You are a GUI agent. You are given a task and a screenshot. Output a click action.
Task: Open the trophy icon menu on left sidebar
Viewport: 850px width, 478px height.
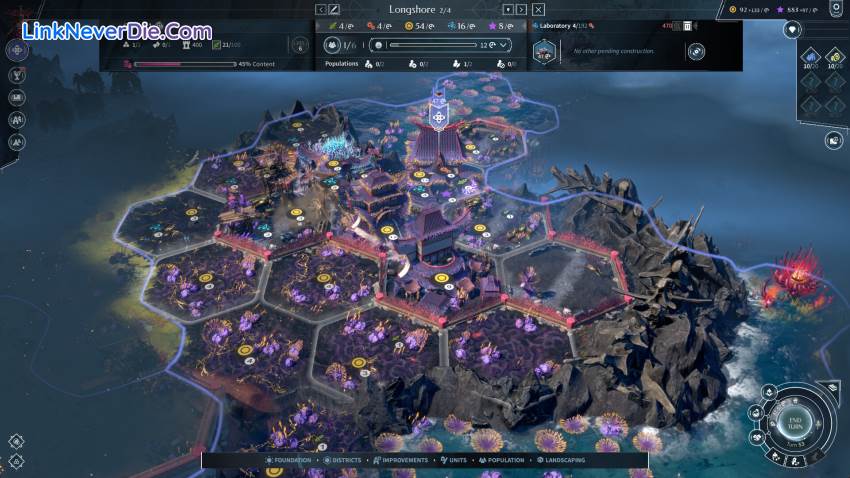point(17,74)
